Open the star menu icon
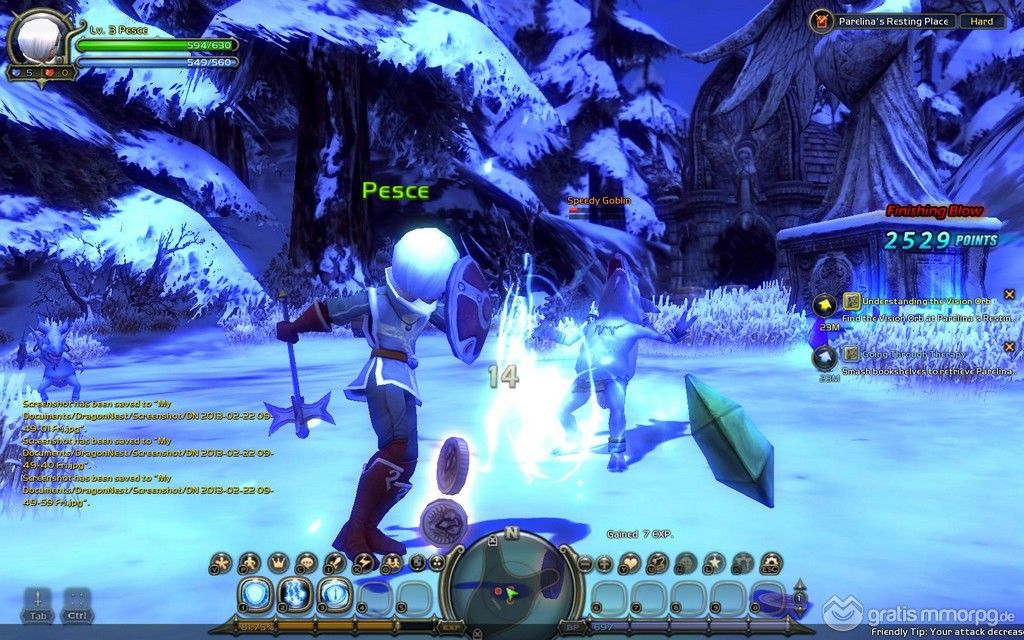1024x640 pixels. click(714, 564)
